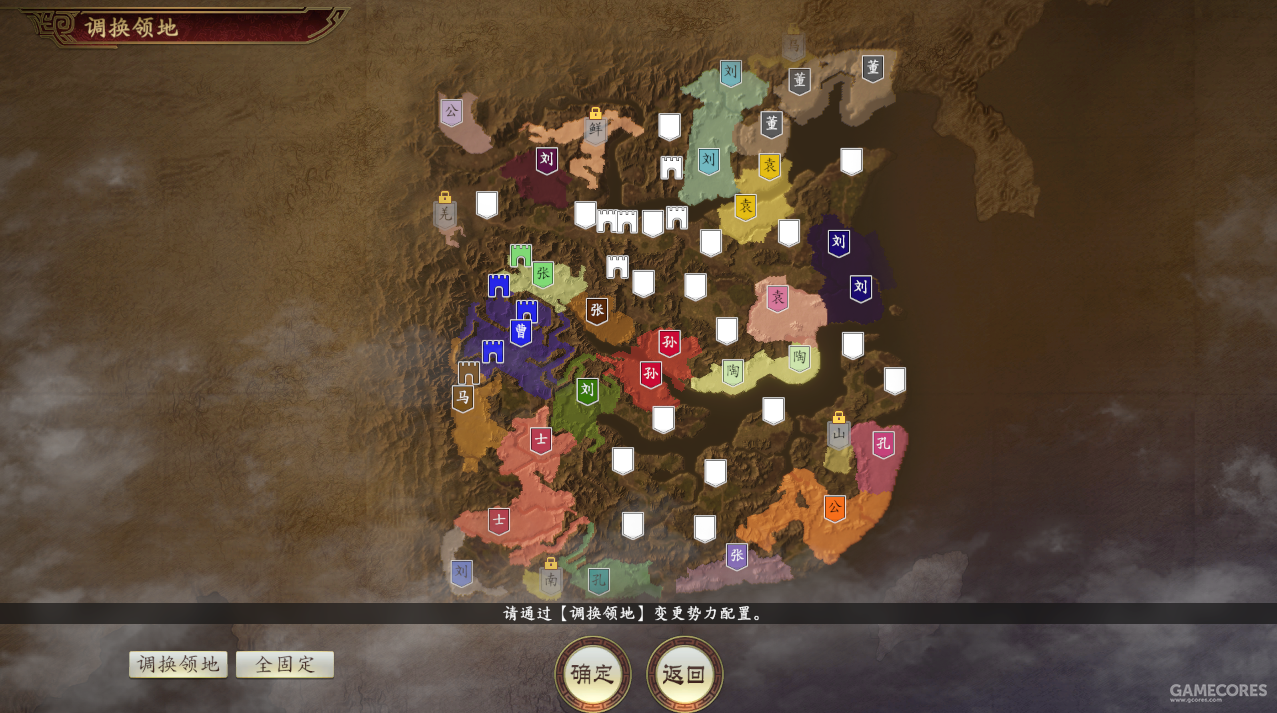Screen dimensions: 1277x713
Task: Go back with the round 返回 button
Action: [x=684, y=674]
